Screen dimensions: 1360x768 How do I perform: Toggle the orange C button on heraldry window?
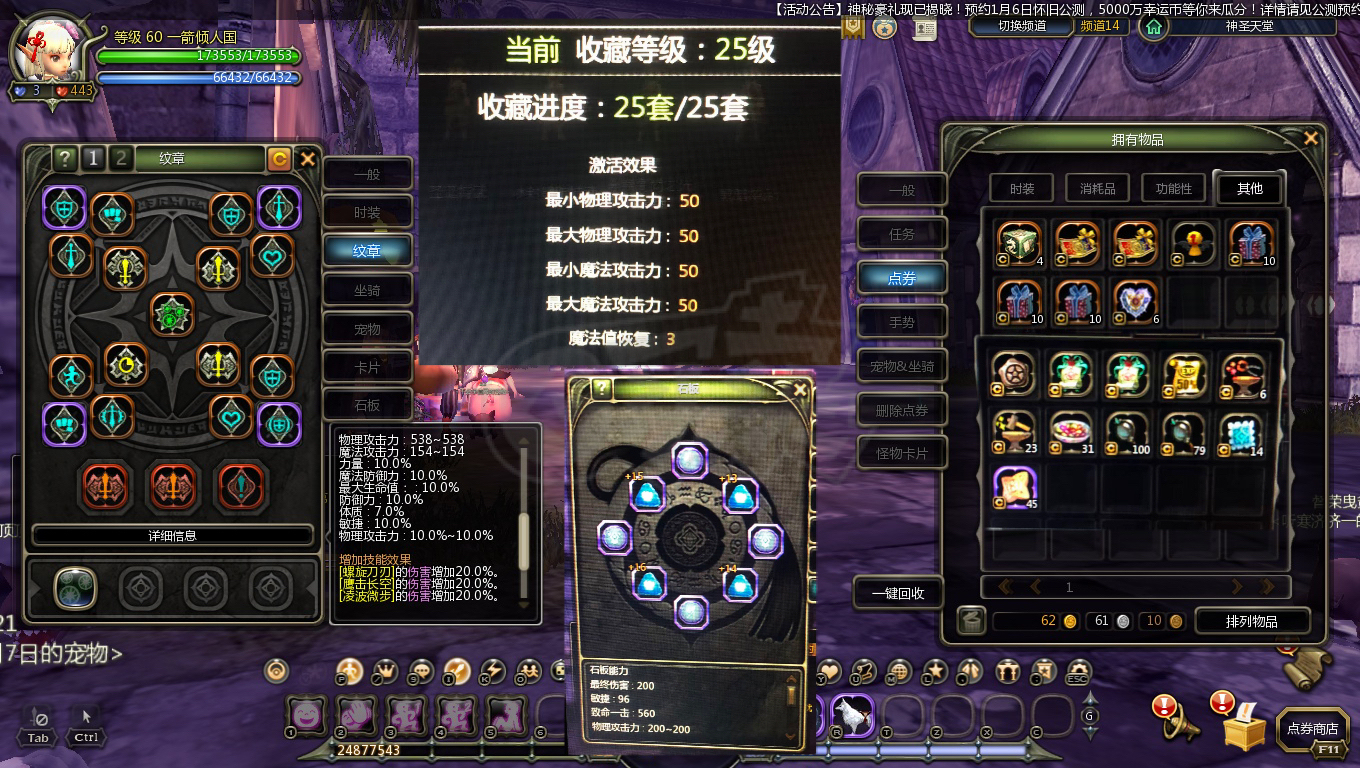[280, 160]
